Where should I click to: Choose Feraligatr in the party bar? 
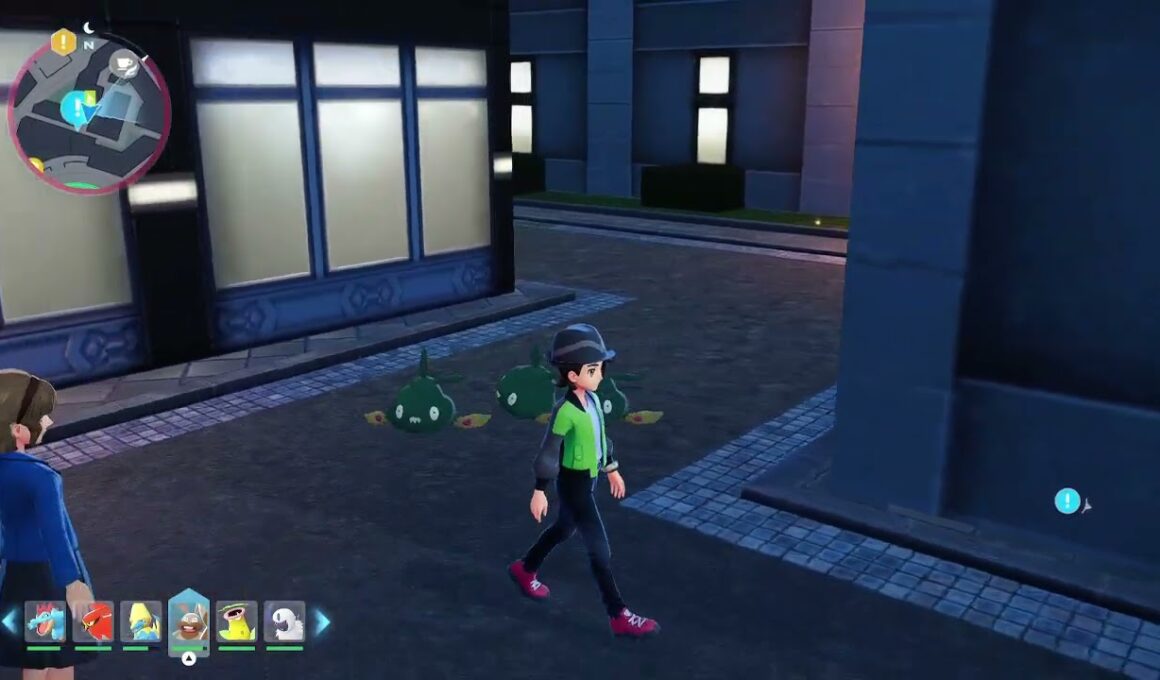coord(45,622)
